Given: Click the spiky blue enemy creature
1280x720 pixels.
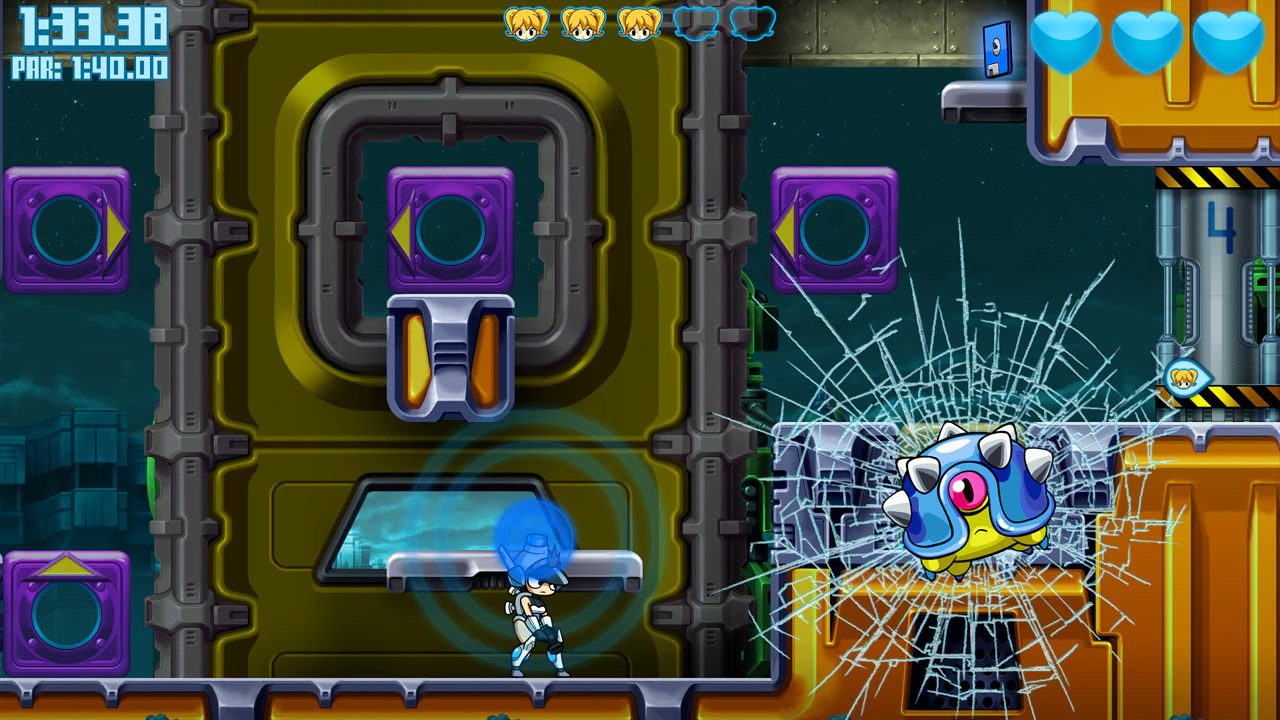Looking at the screenshot, I should pyautogui.click(x=975, y=495).
